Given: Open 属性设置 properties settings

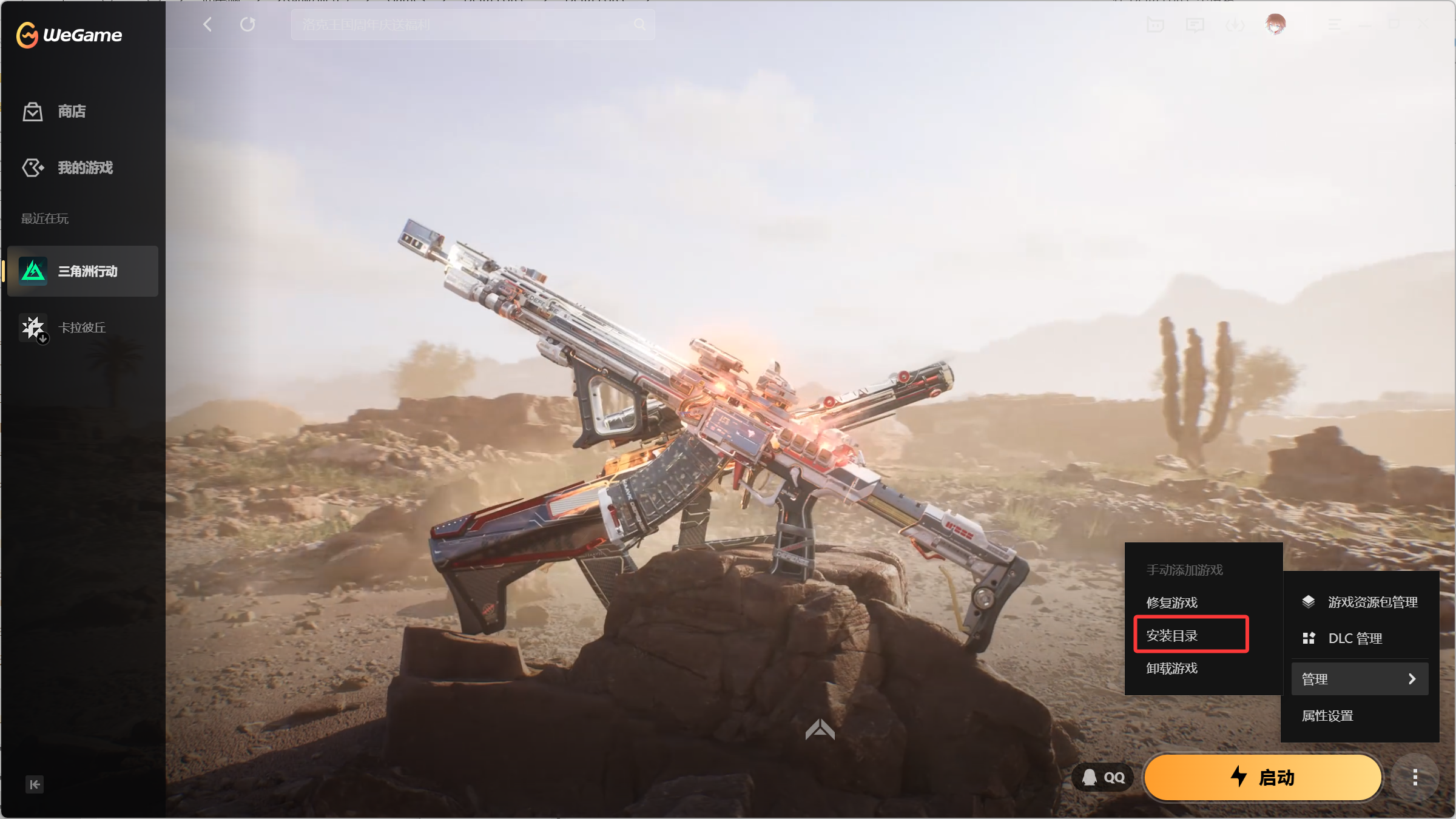Looking at the screenshot, I should click(1327, 715).
